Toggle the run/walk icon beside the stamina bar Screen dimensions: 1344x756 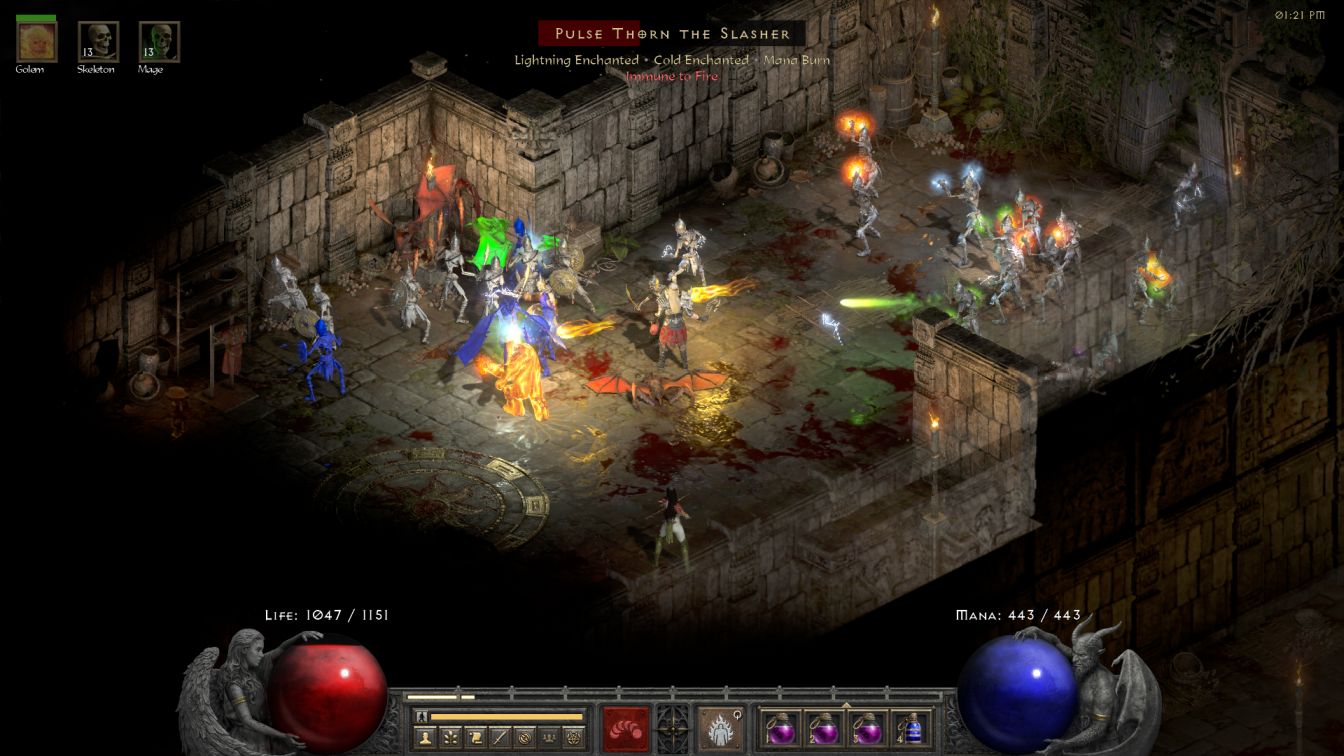[422, 716]
